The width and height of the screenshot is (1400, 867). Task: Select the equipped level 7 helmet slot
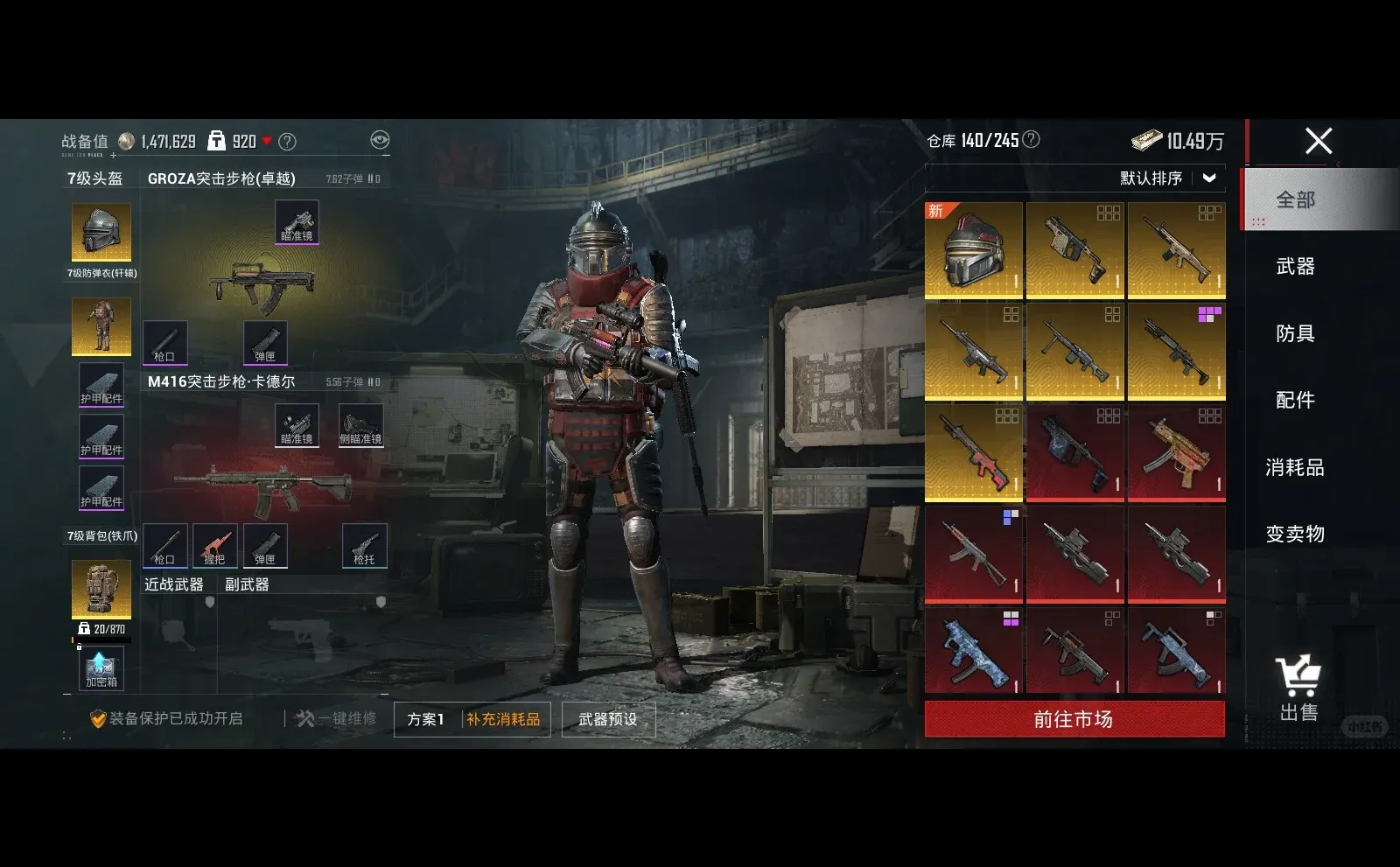click(101, 232)
